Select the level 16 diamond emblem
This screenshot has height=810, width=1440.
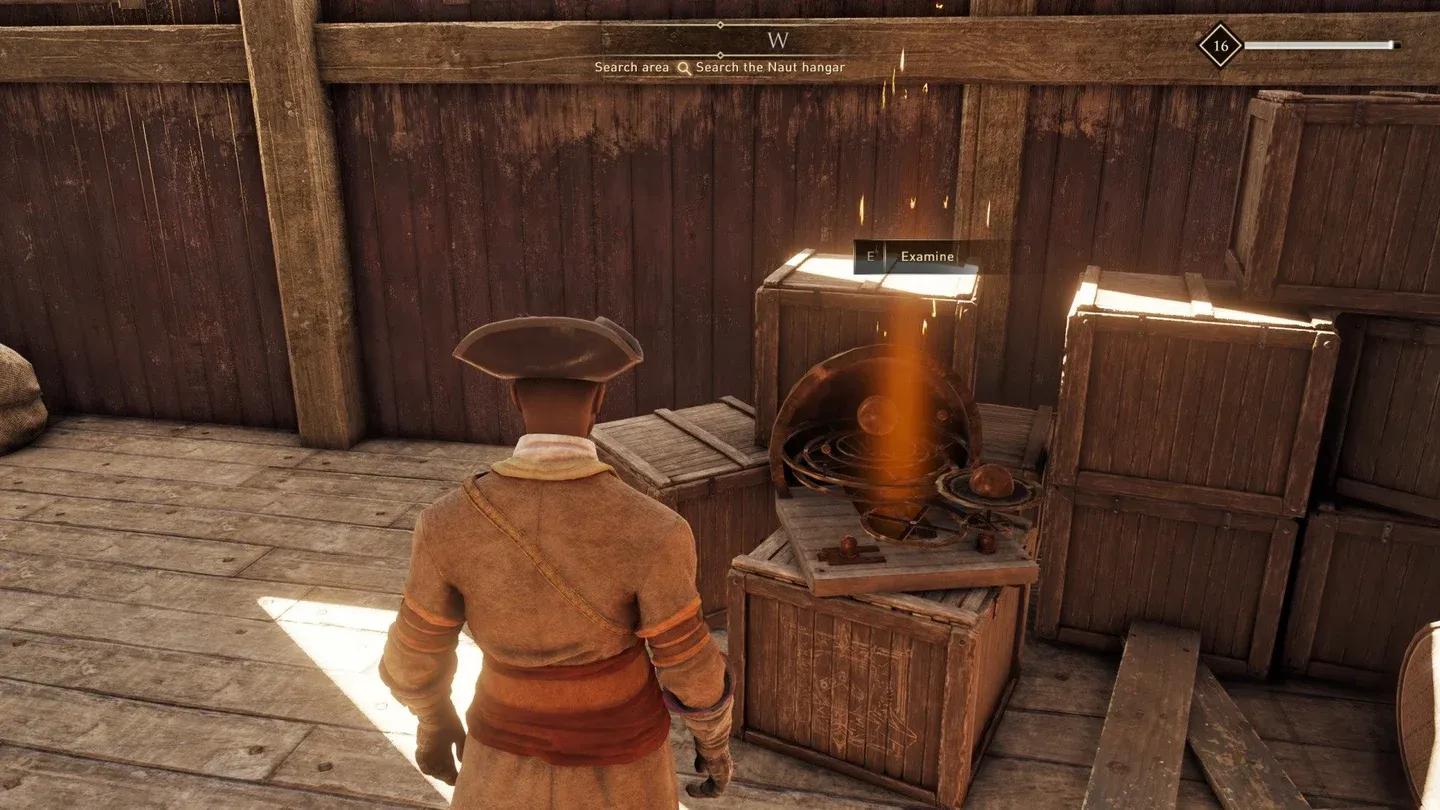click(x=1218, y=46)
